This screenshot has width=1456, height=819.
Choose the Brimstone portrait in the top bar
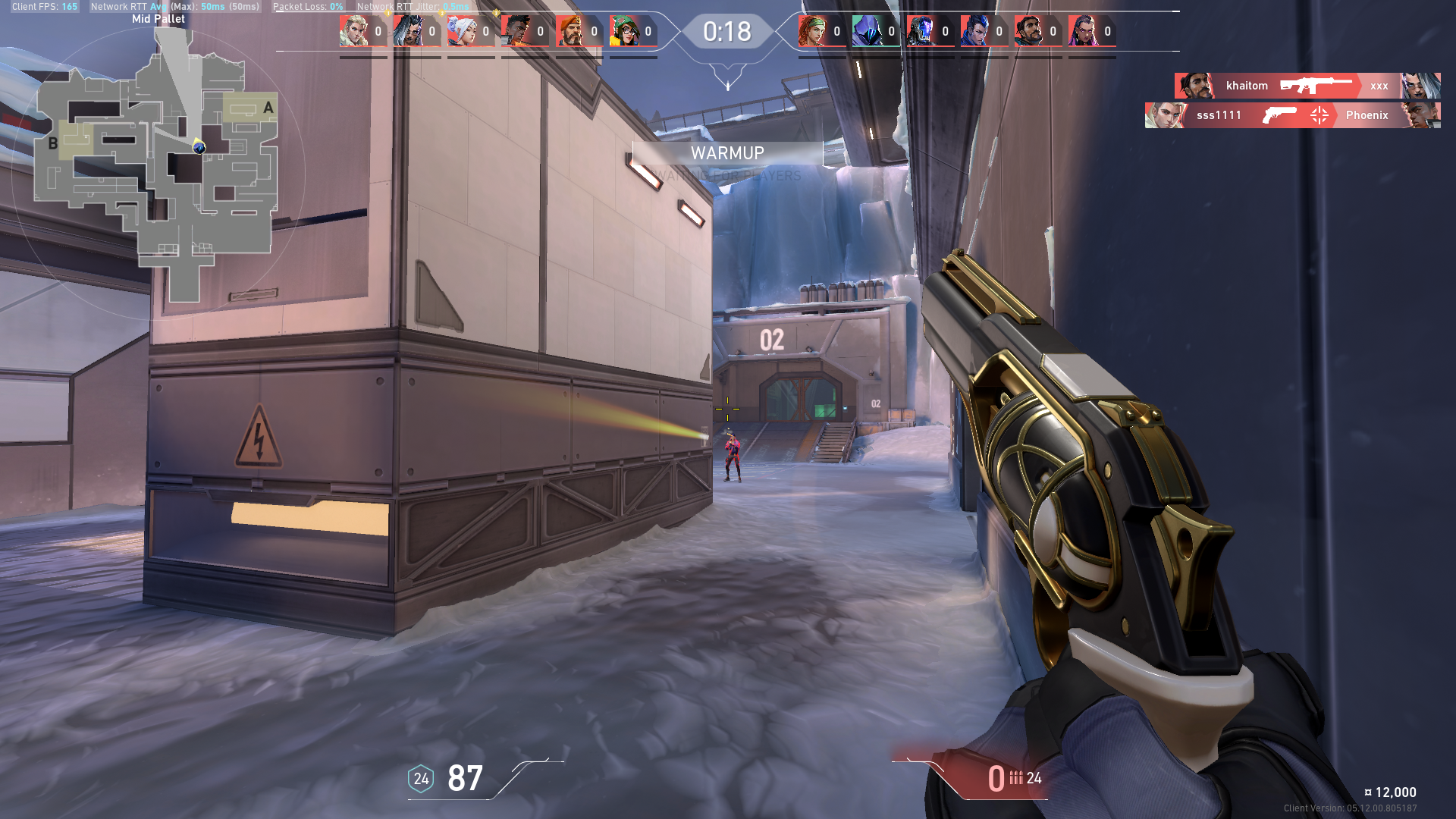point(569,32)
